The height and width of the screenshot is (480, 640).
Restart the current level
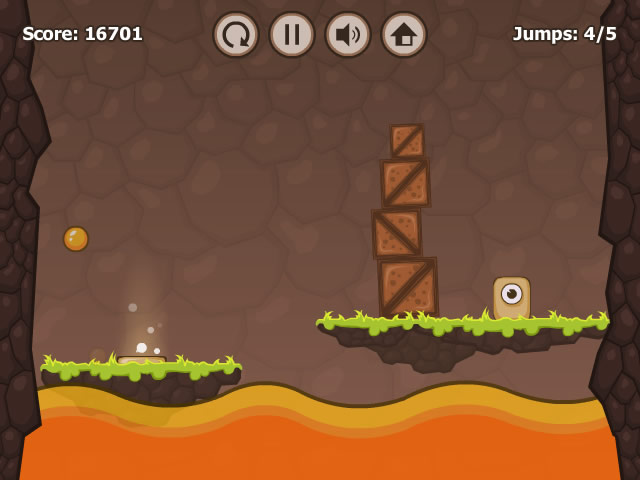236,35
